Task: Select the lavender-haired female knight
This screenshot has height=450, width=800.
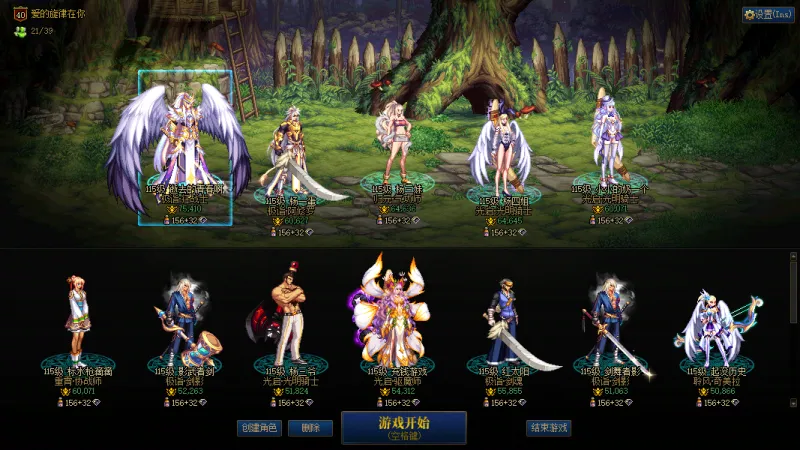Action: pos(608,145)
